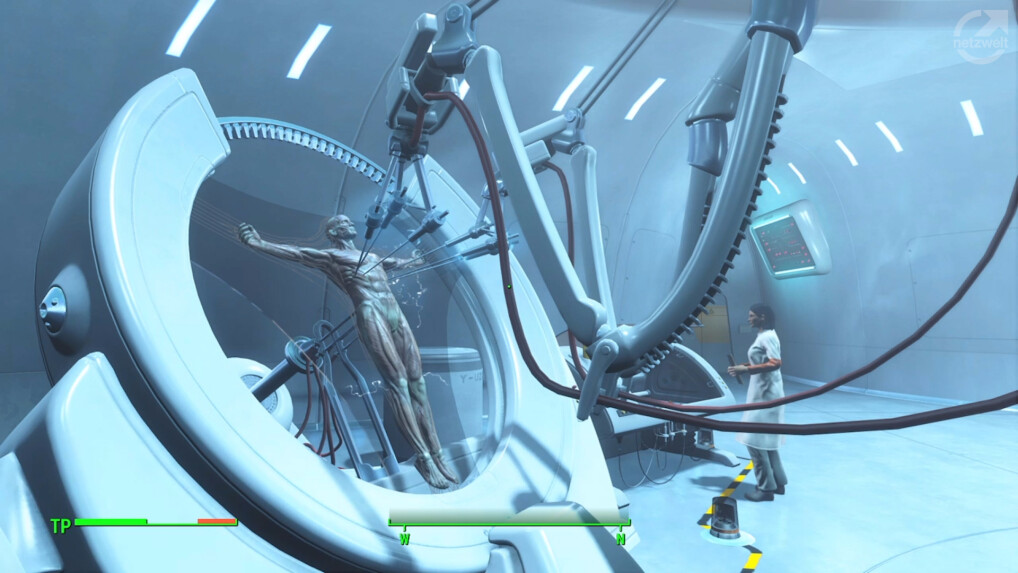Click the netzwelt logo watermark
The width and height of the screenshot is (1018, 573).
tap(980, 37)
